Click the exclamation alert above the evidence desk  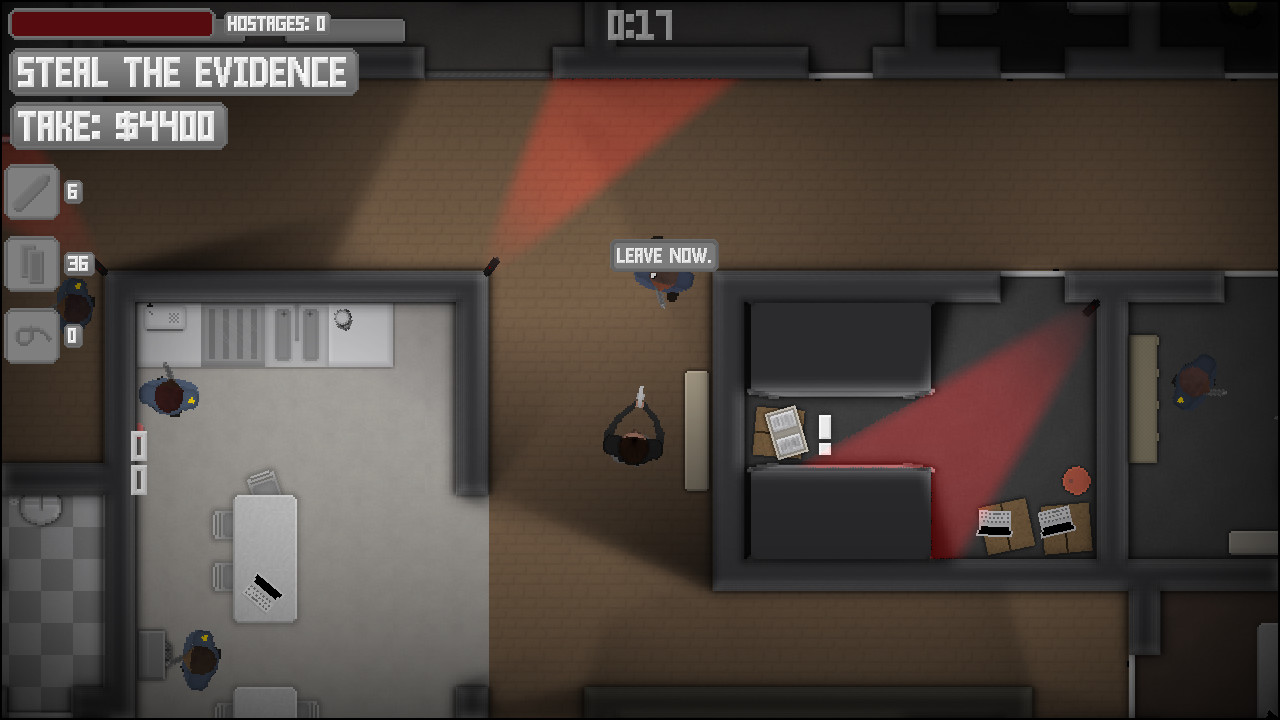coord(824,432)
